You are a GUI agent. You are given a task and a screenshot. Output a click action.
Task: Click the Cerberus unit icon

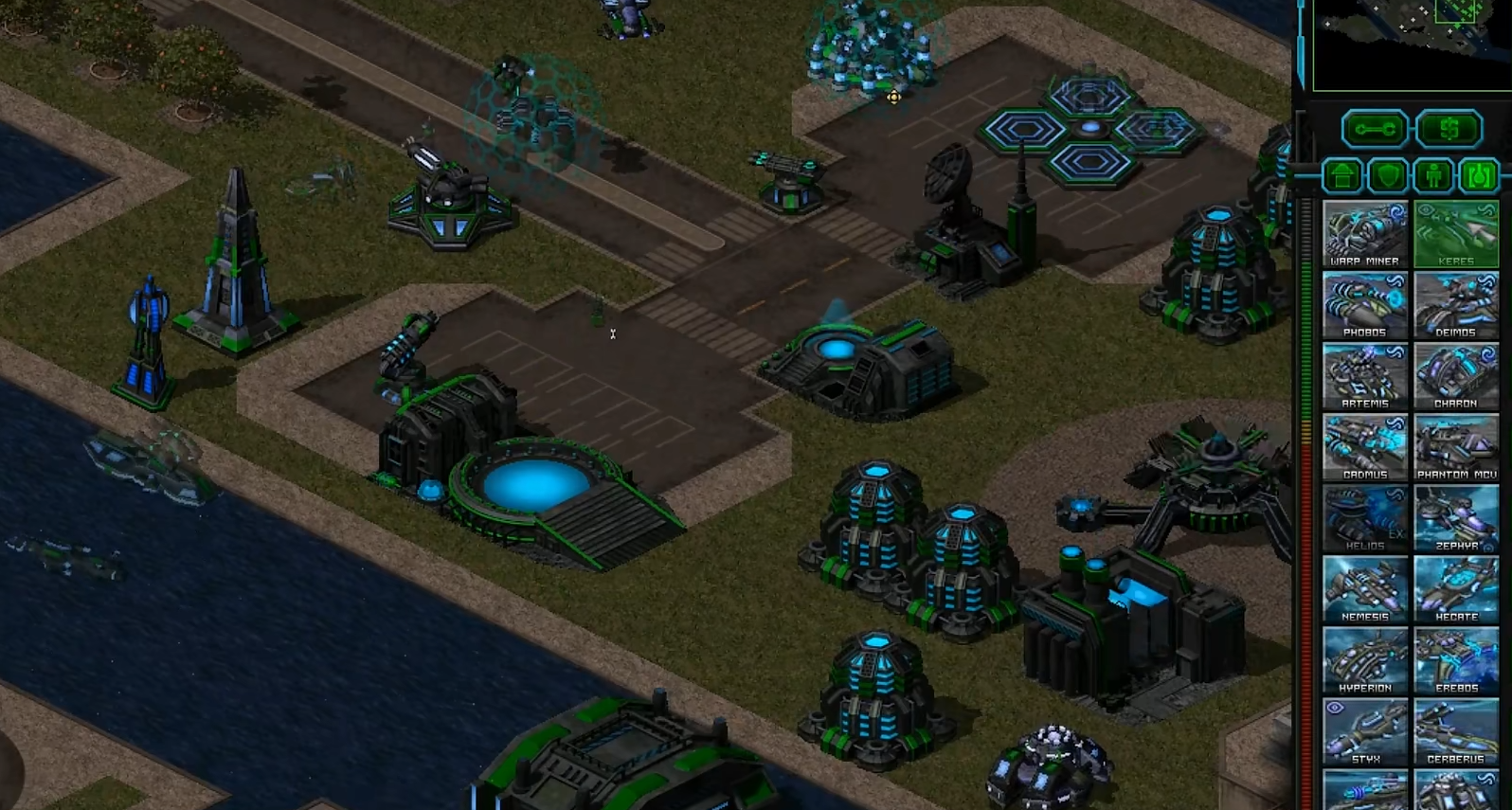[1456, 730]
